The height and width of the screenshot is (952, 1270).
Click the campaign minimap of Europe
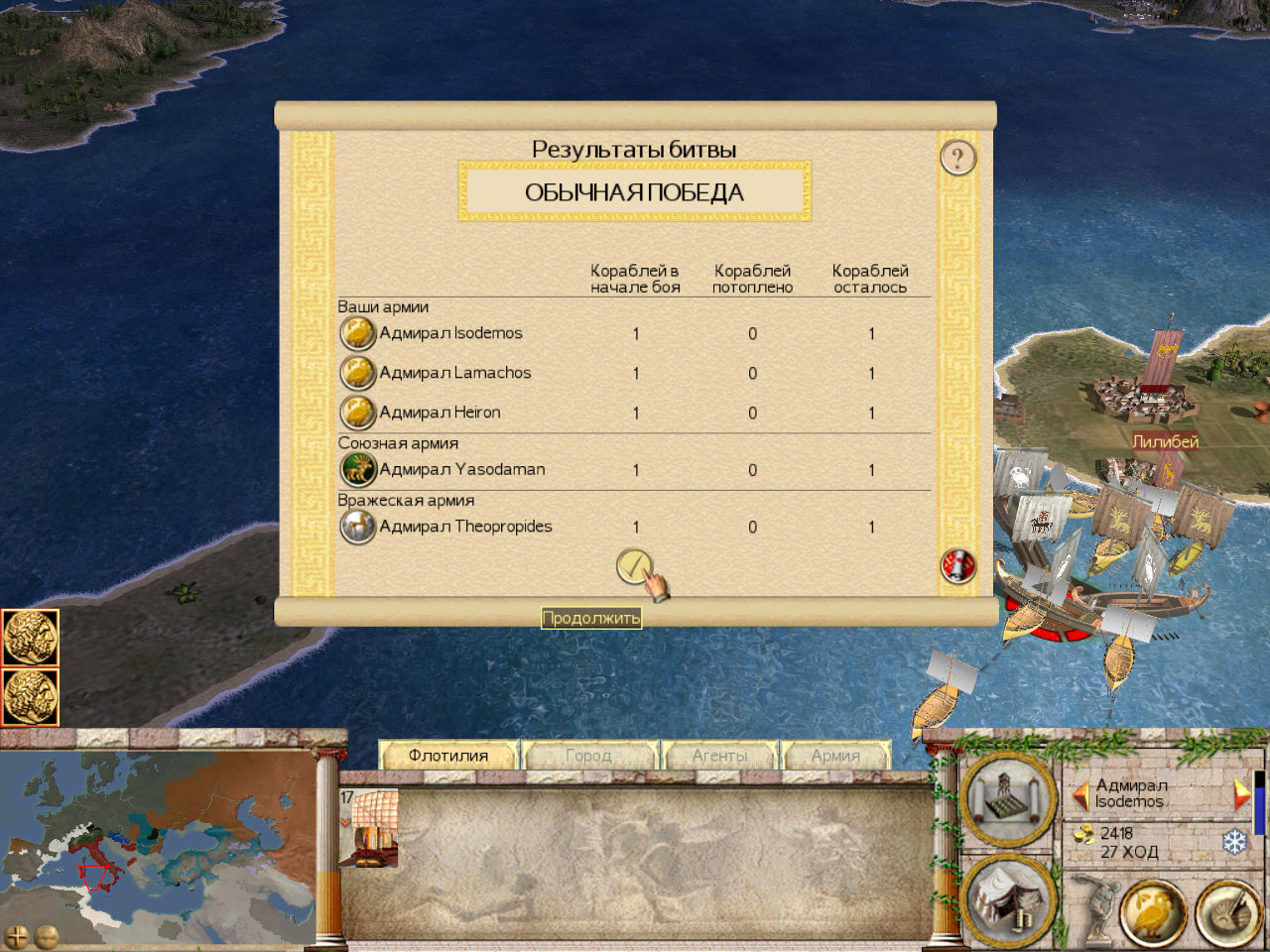159,838
